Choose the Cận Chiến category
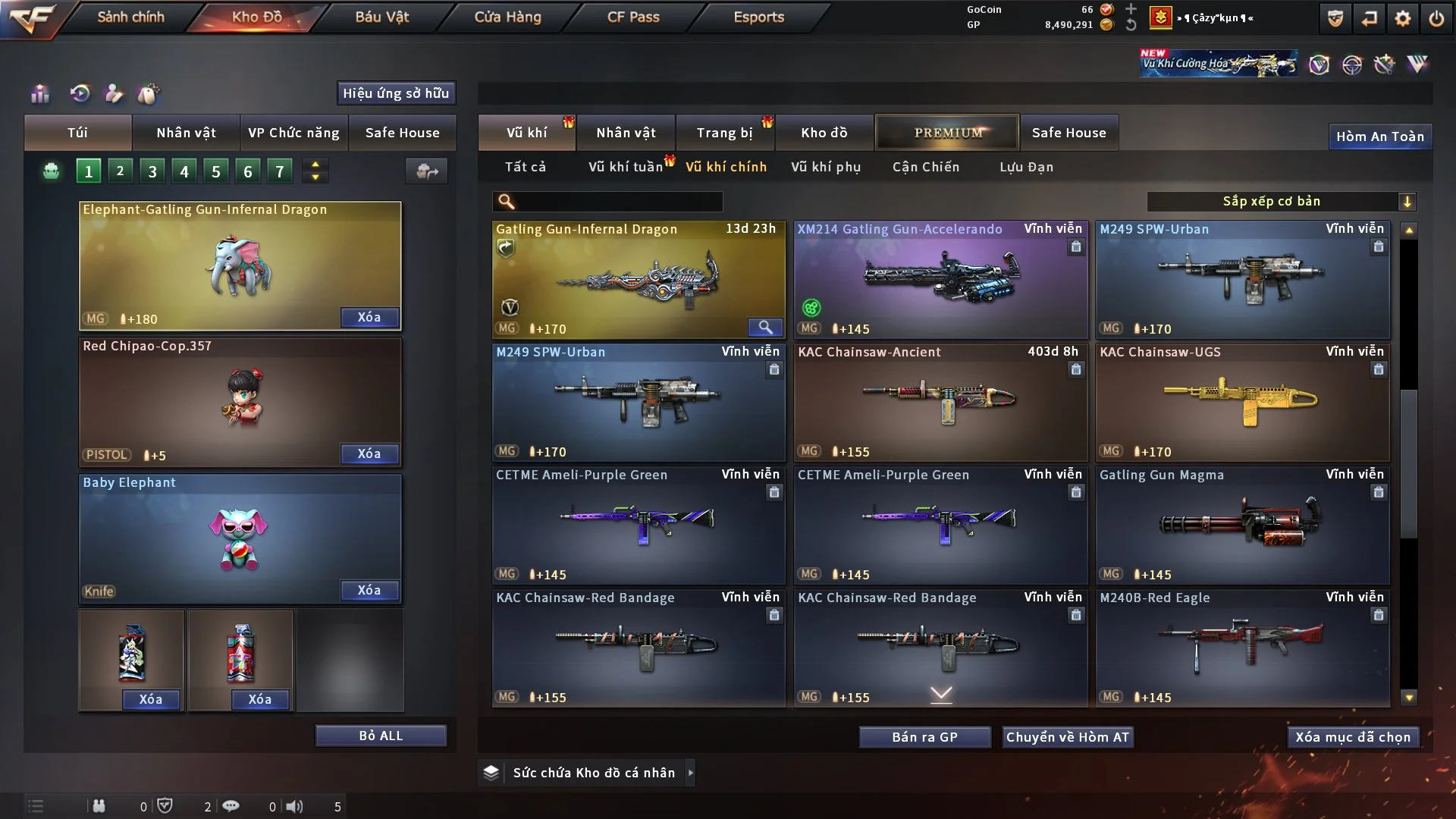 coord(926,167)
